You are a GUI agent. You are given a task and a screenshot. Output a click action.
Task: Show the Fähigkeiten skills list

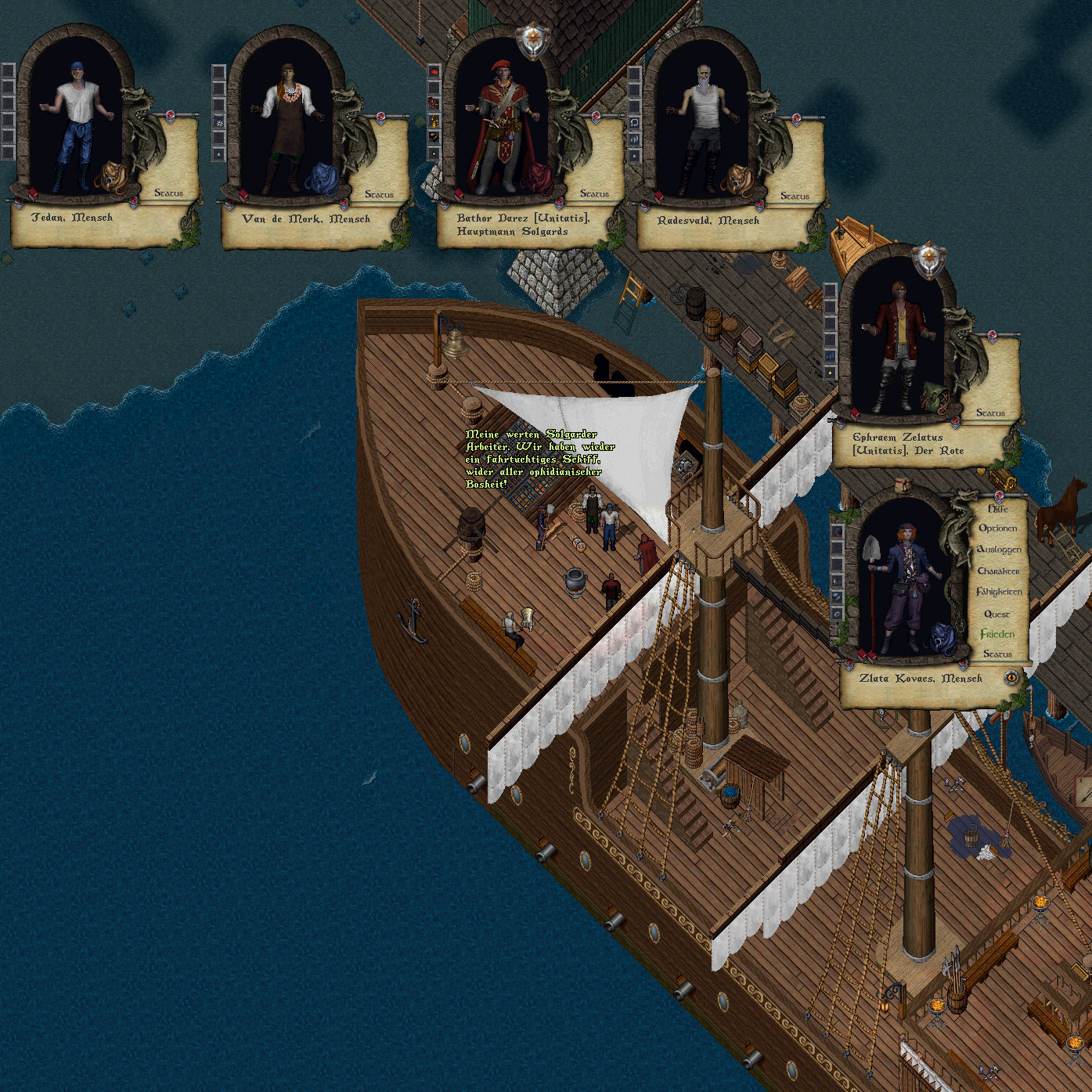pos(998,592)
